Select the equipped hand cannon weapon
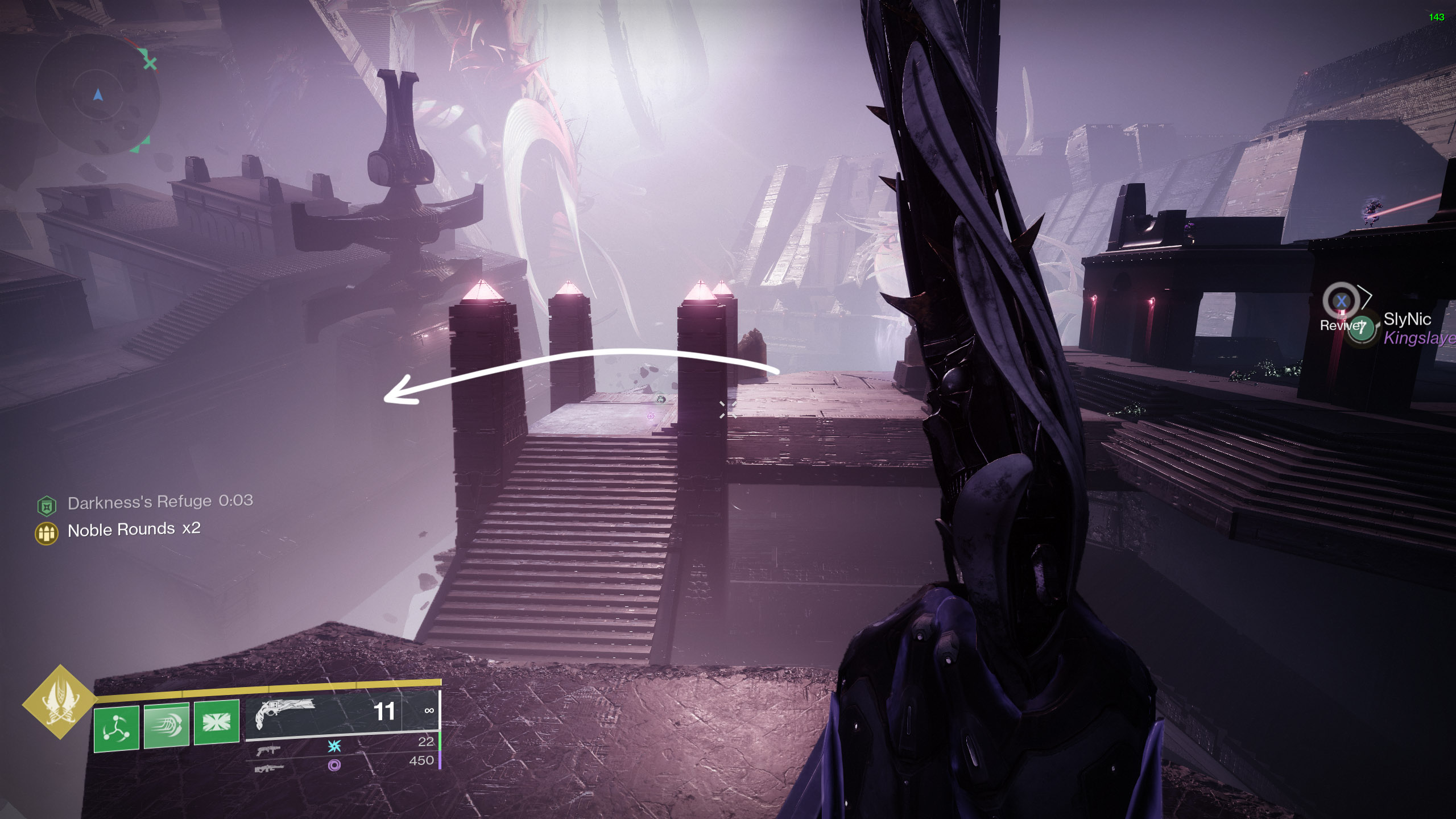 286,713
